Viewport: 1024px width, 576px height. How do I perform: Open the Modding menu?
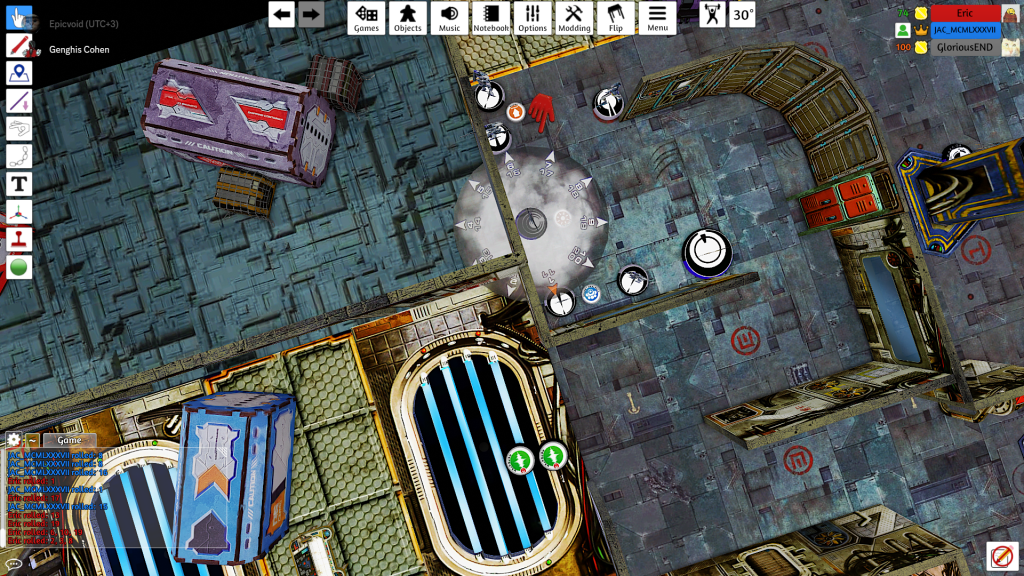coord(574,17)
